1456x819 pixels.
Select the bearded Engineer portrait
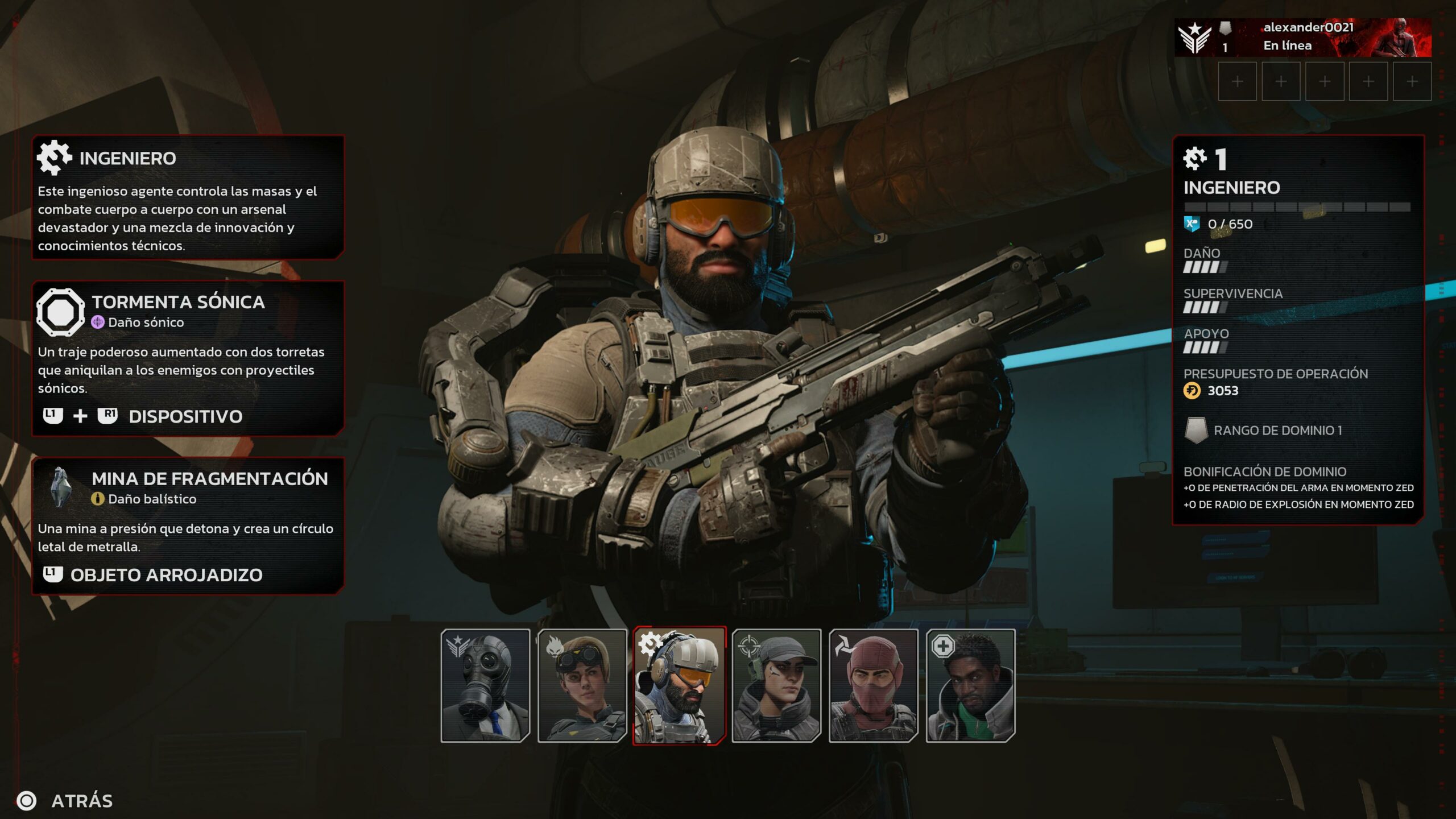click(x=679, y=685)
